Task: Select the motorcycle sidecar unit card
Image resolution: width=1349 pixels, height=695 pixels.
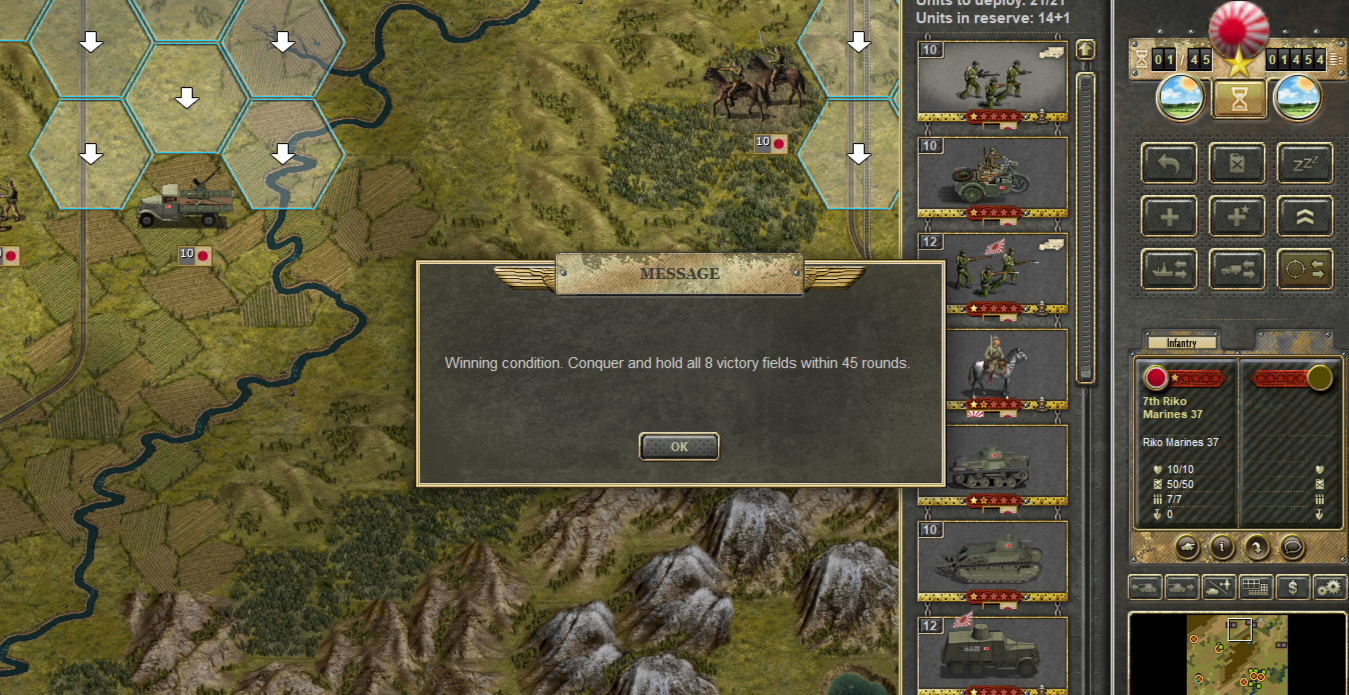Action: (x=992, y=177)
